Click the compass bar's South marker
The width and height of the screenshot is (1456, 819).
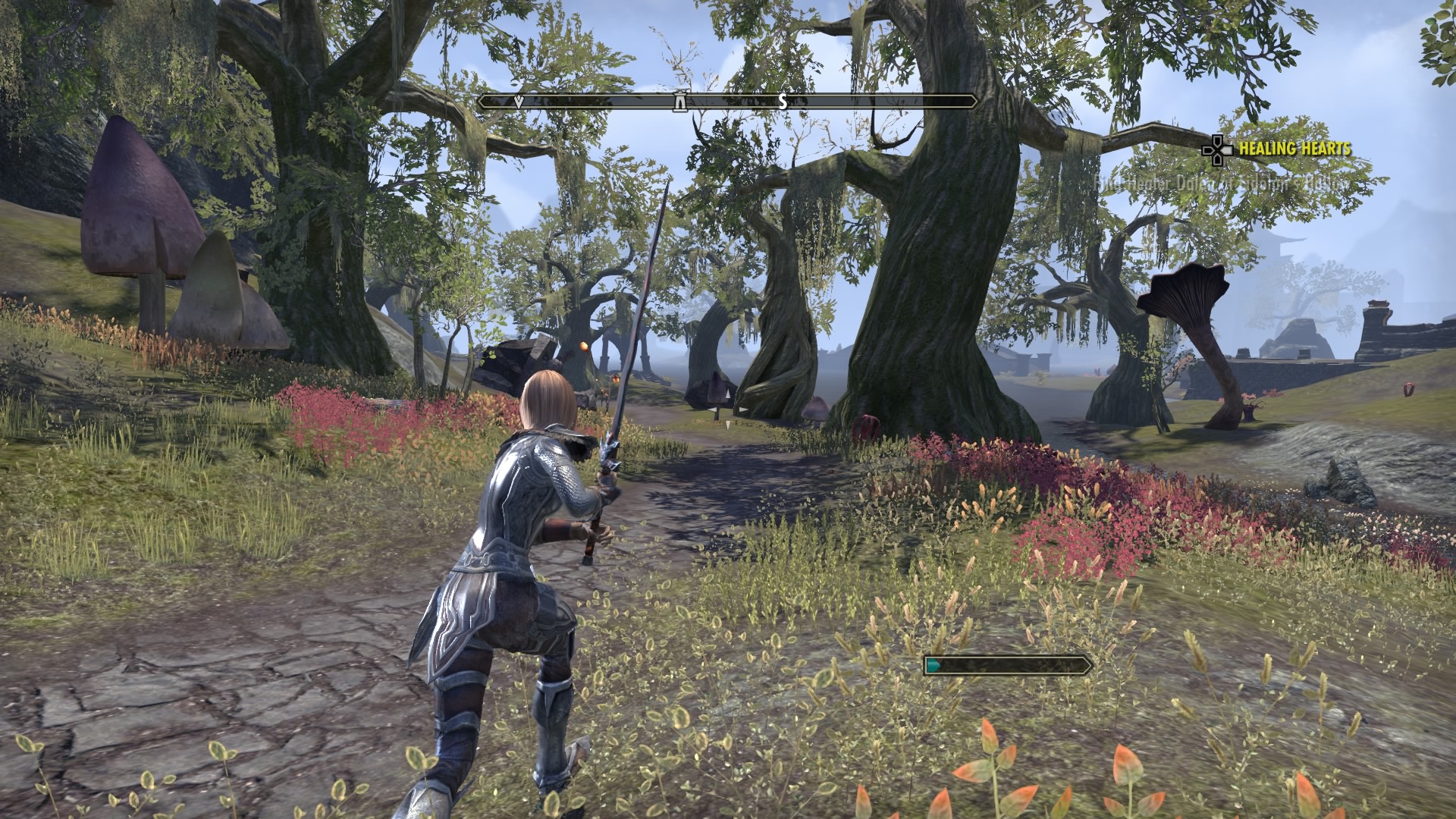point(783,102)
